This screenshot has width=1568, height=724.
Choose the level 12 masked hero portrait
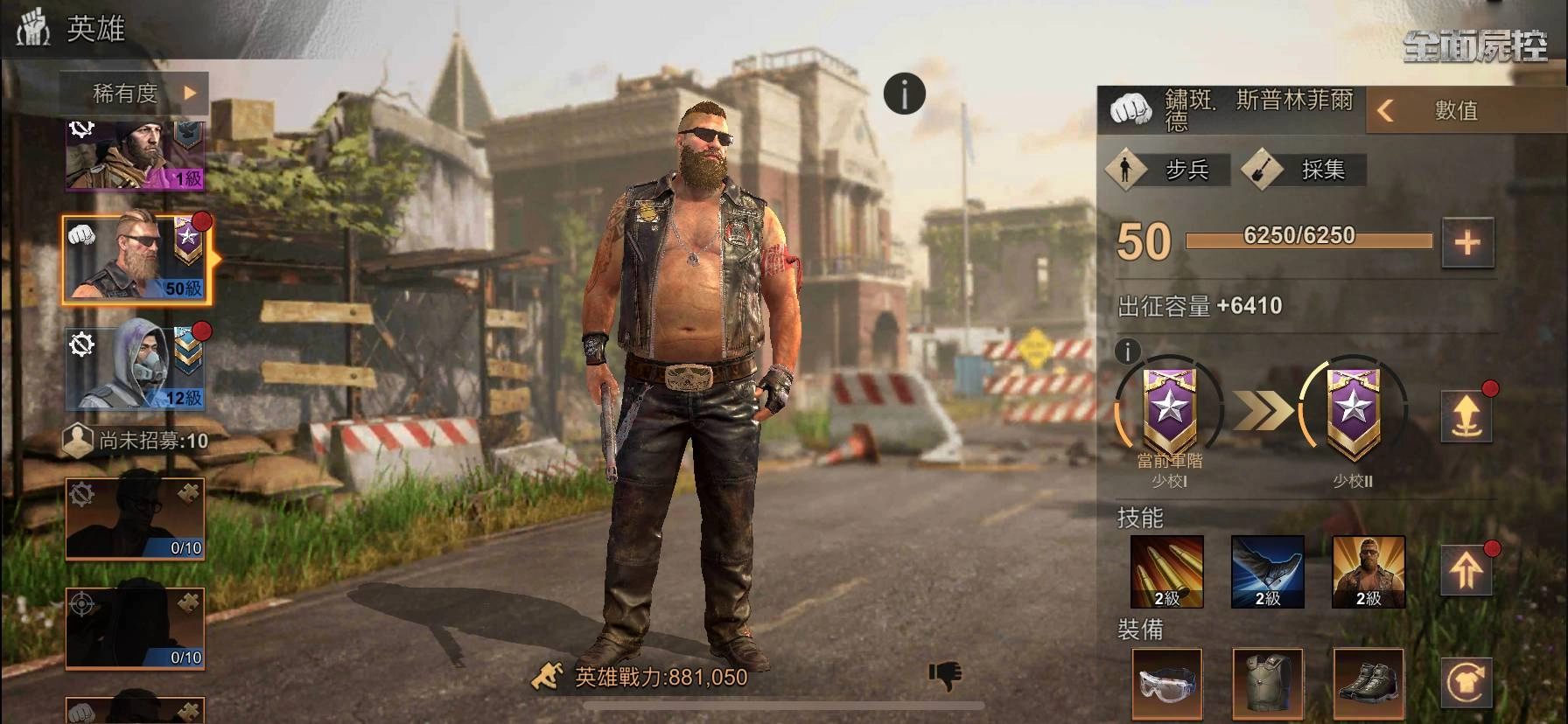135,367
